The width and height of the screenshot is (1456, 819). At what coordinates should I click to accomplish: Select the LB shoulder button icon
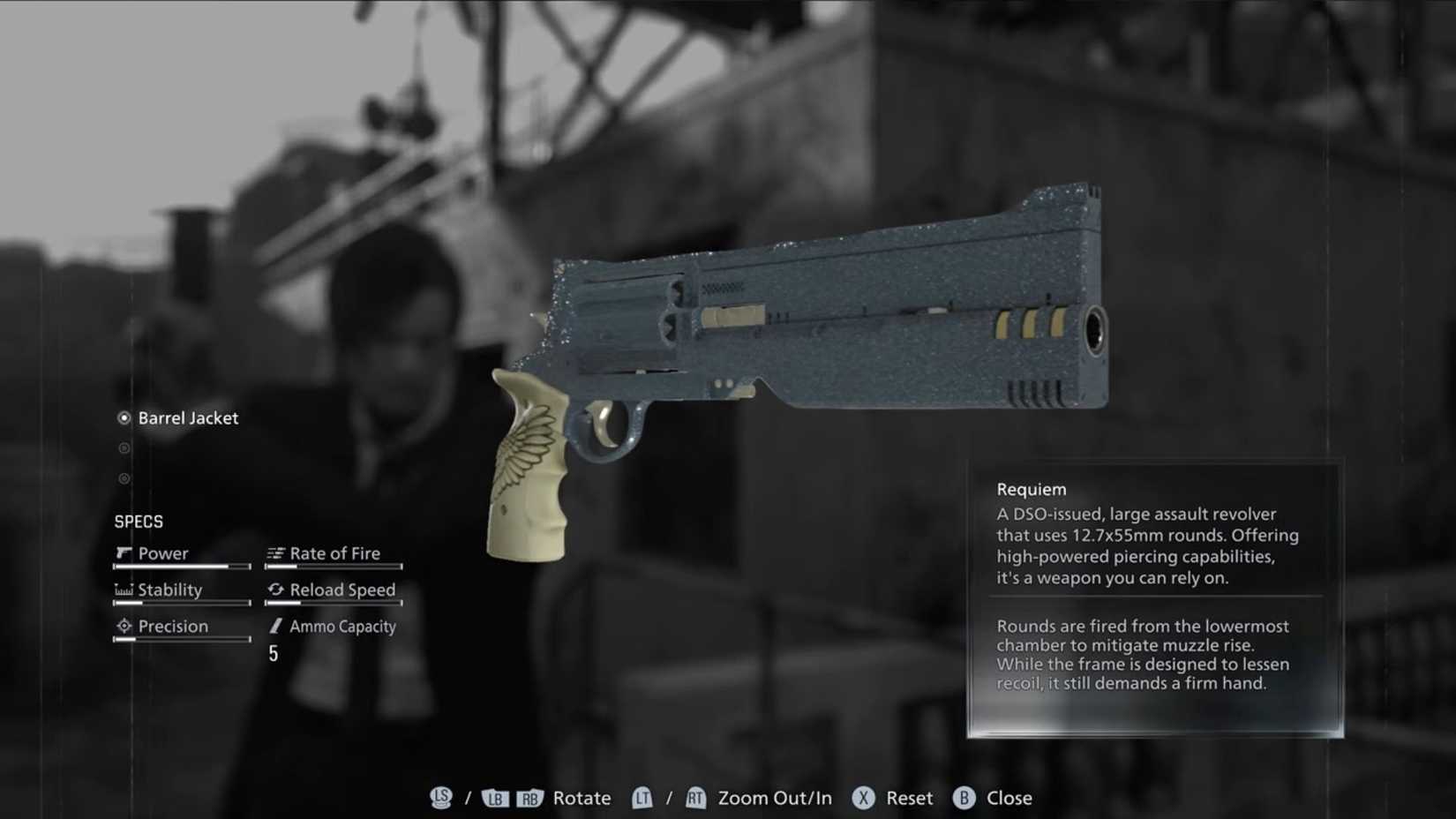(495, 798)
